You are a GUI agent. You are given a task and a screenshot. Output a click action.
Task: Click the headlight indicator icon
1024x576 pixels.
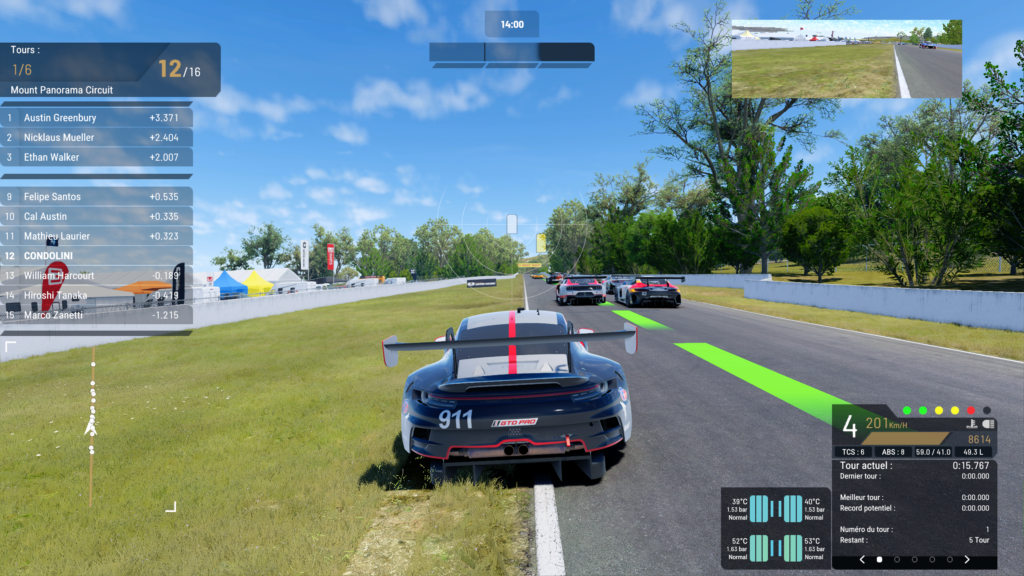[x=987, y=424]
